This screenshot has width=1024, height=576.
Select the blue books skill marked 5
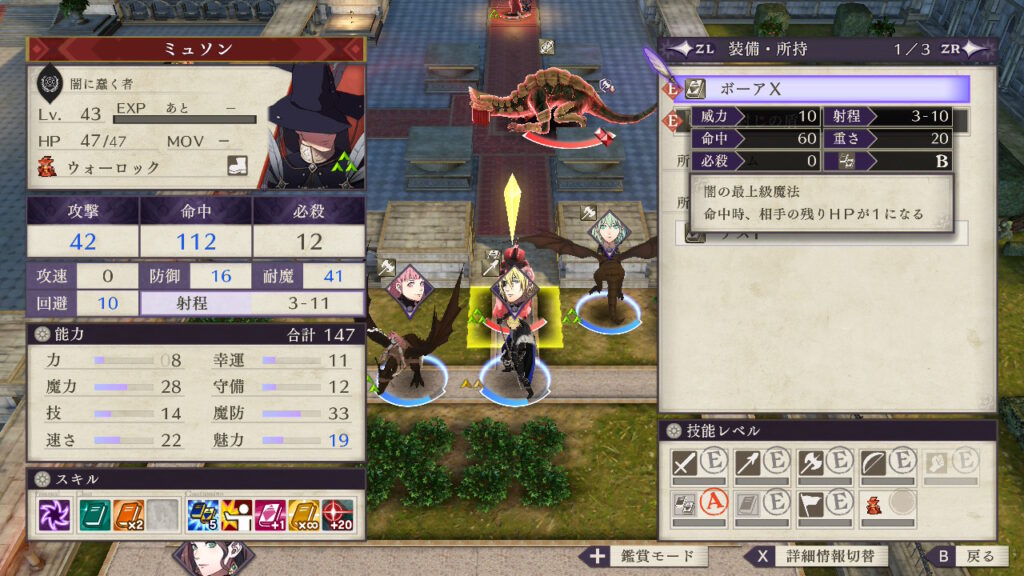click(203, 516)
